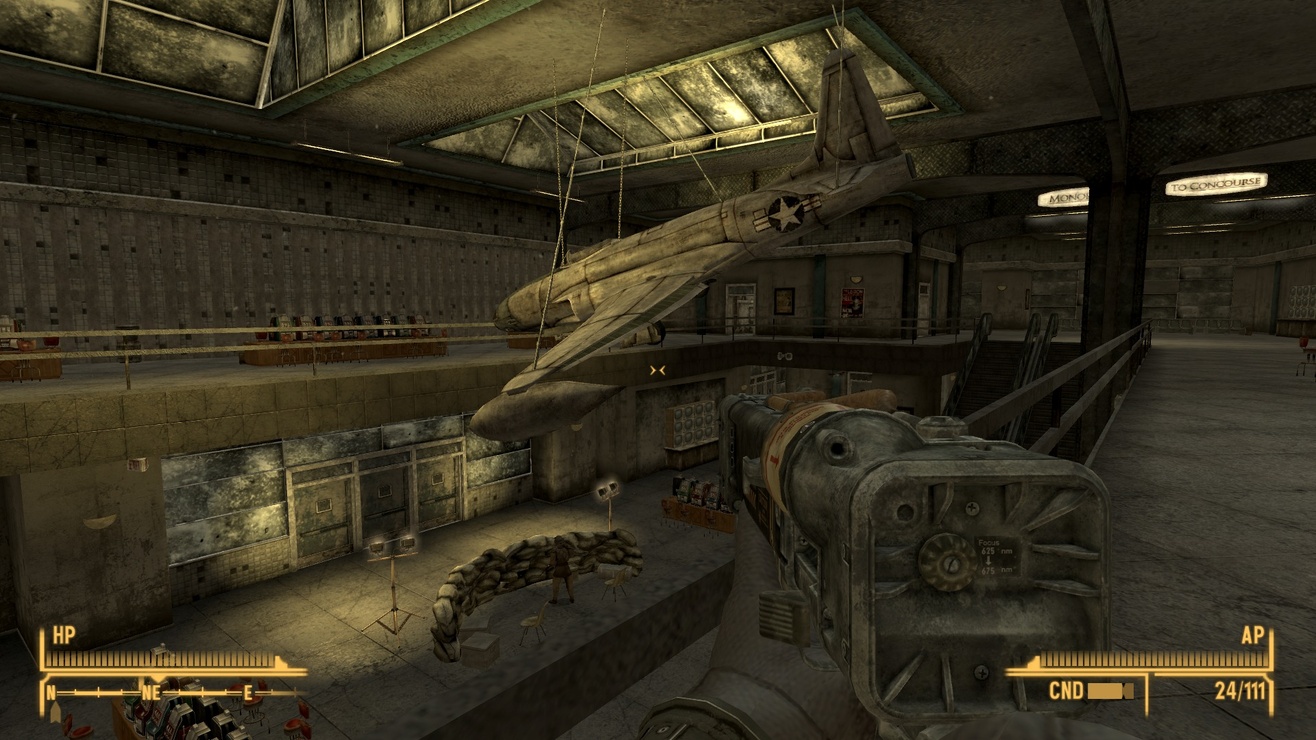Click the CND condition progress bar fill
The width and height of the screenshot is (1316, 740).
point(1105,689)
